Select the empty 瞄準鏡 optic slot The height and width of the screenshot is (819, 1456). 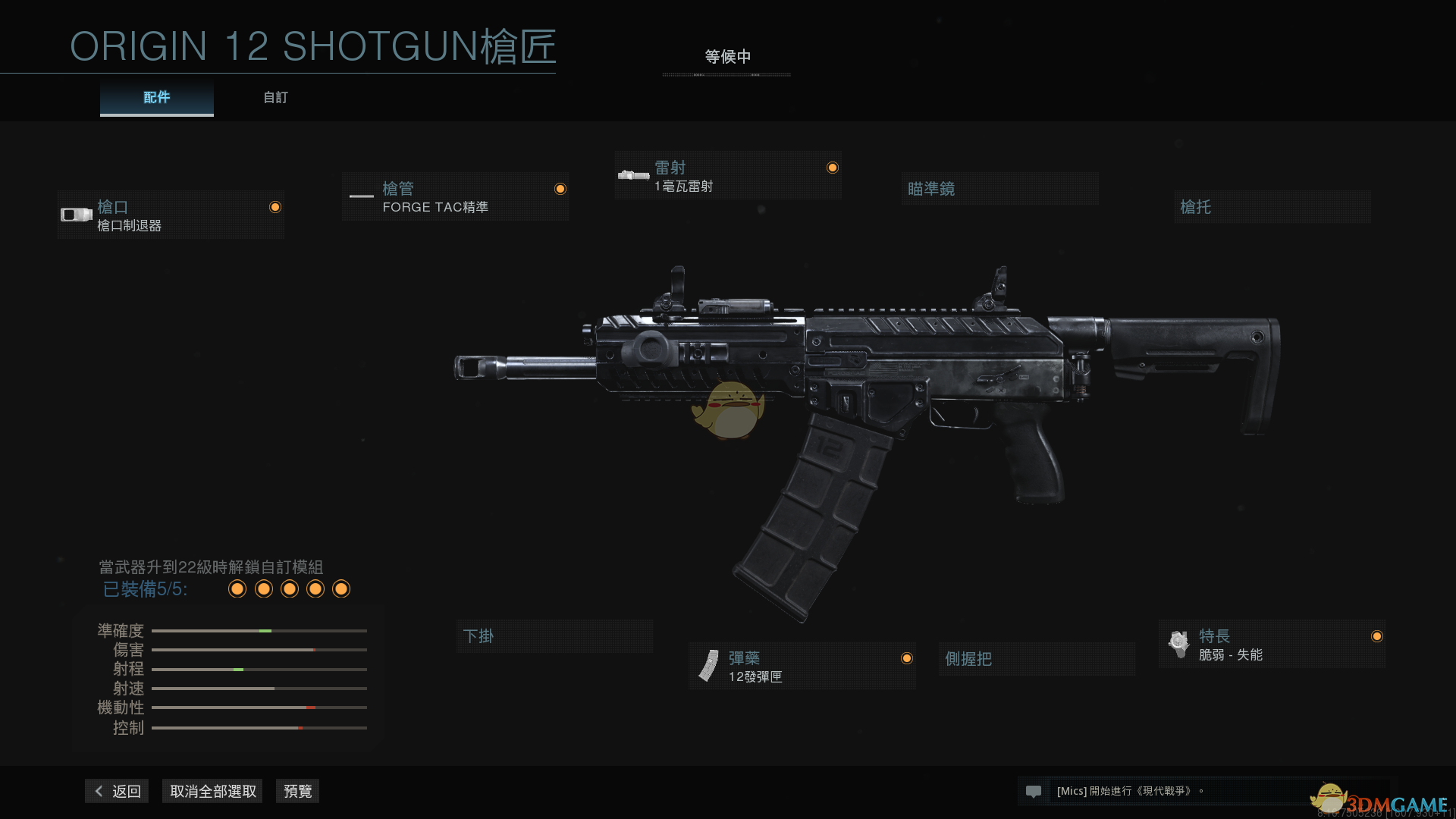pyautogui.click(x=999, y=189)
